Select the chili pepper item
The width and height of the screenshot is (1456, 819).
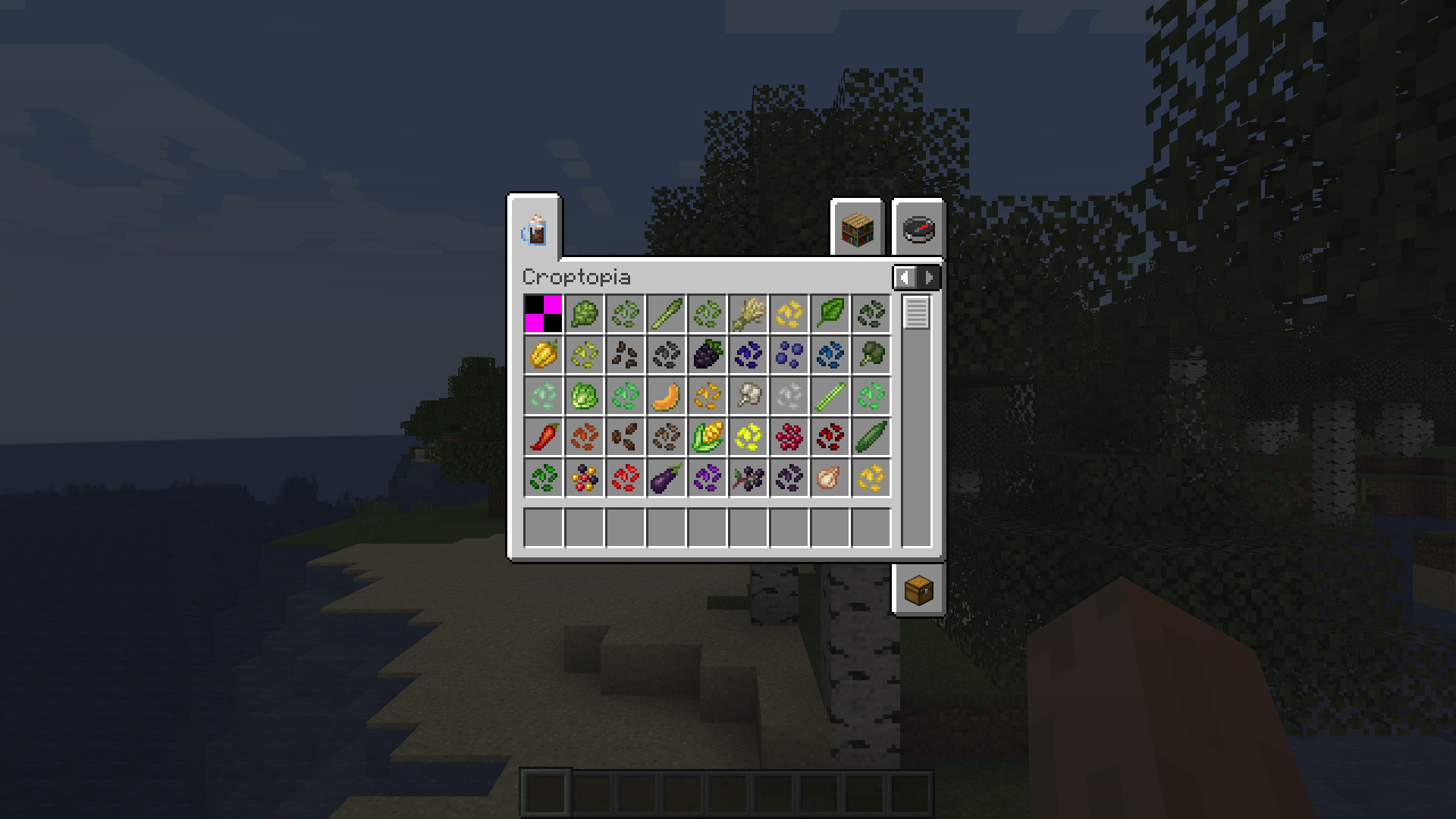[x=542, y=436]
